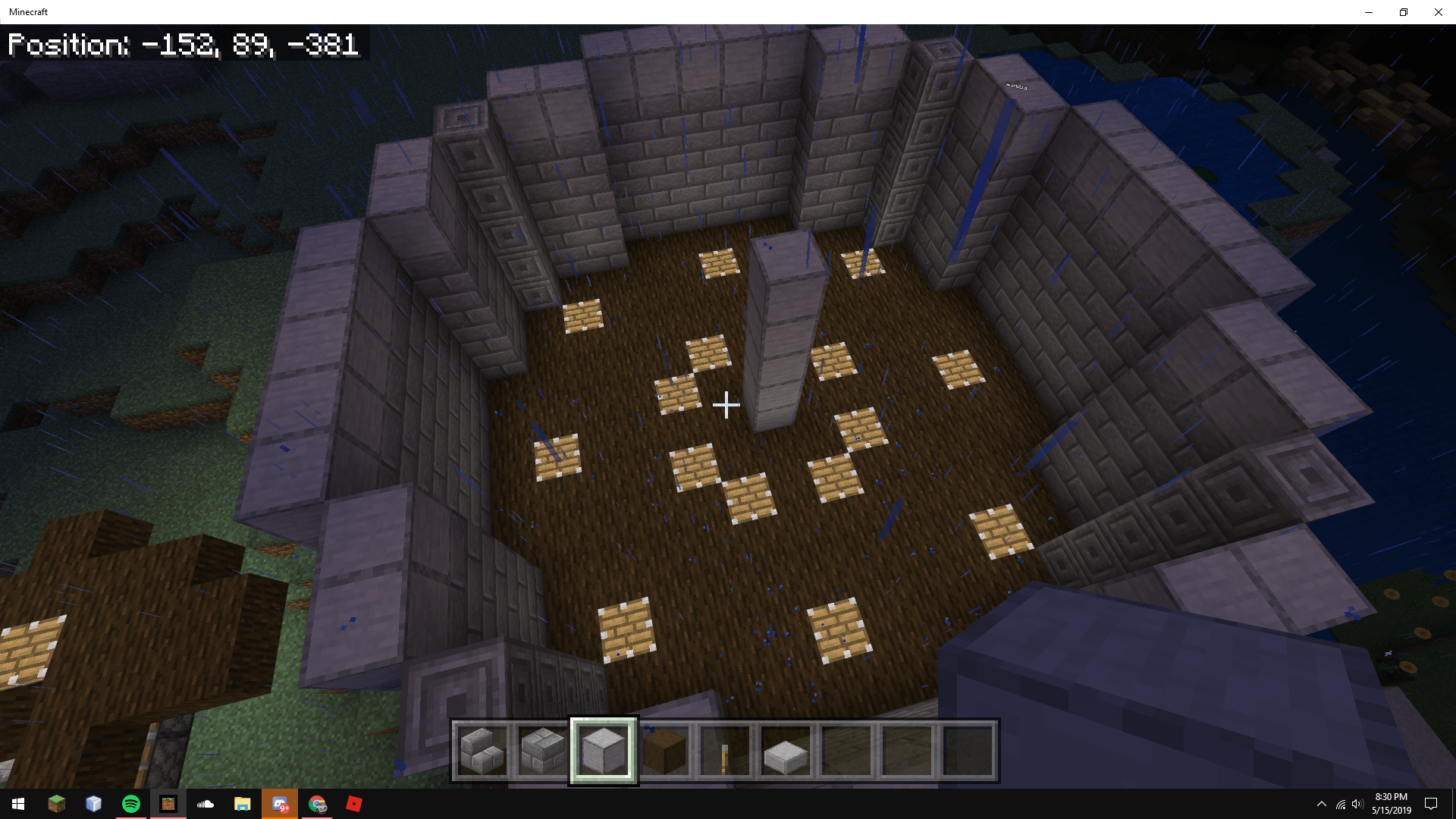Launch Chrome from the taskbar
Screen dimensions: 1456x819
[318, 804]
